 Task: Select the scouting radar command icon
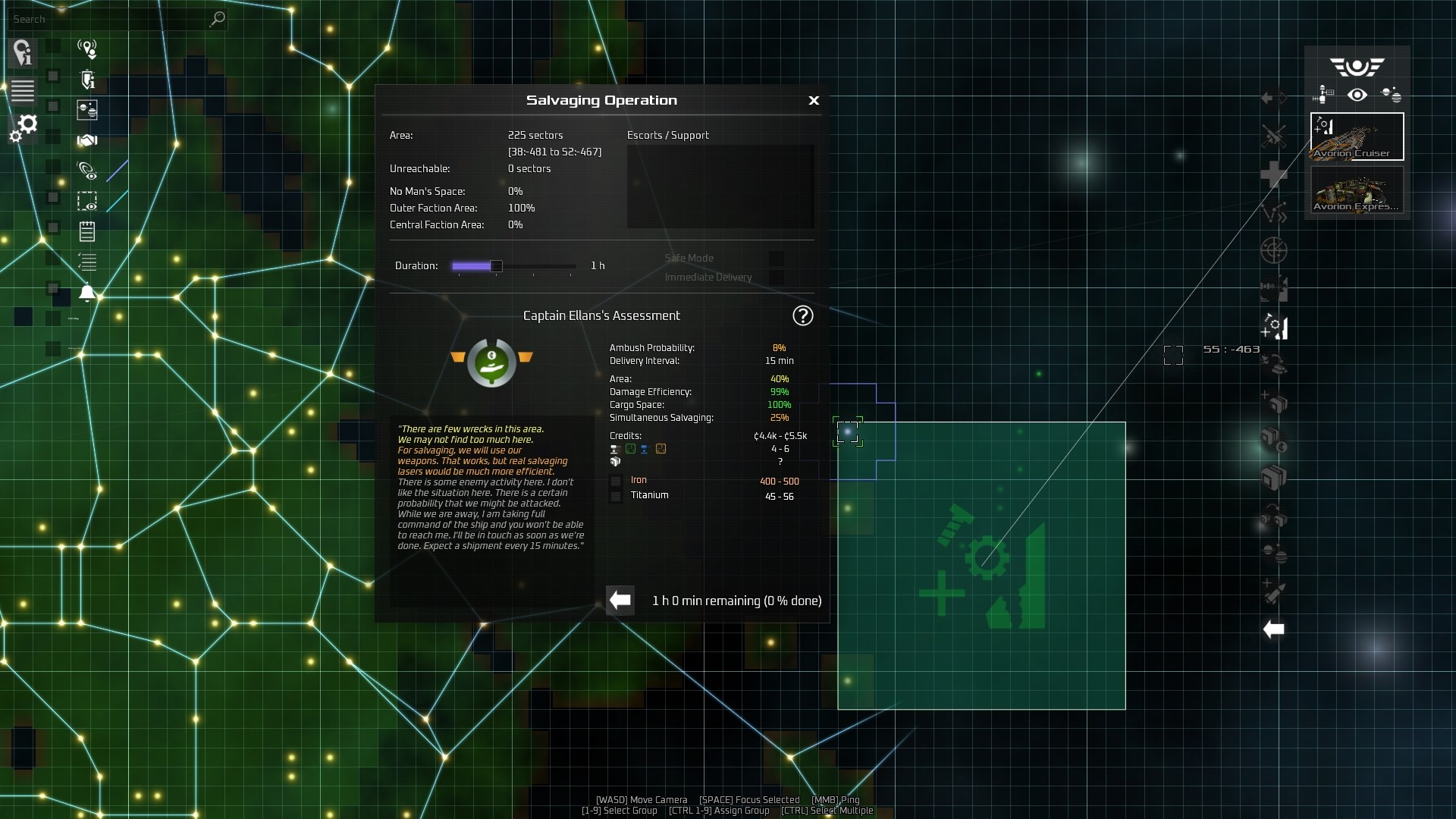1275,251
